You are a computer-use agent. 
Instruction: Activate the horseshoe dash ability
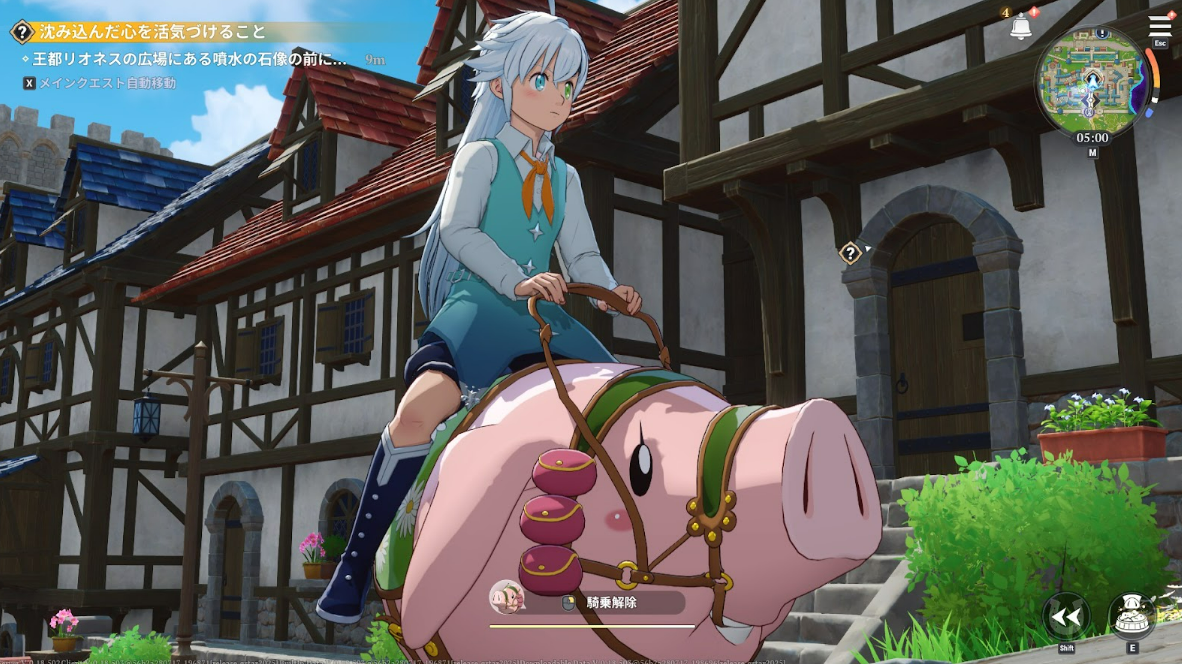point(1066,616)
